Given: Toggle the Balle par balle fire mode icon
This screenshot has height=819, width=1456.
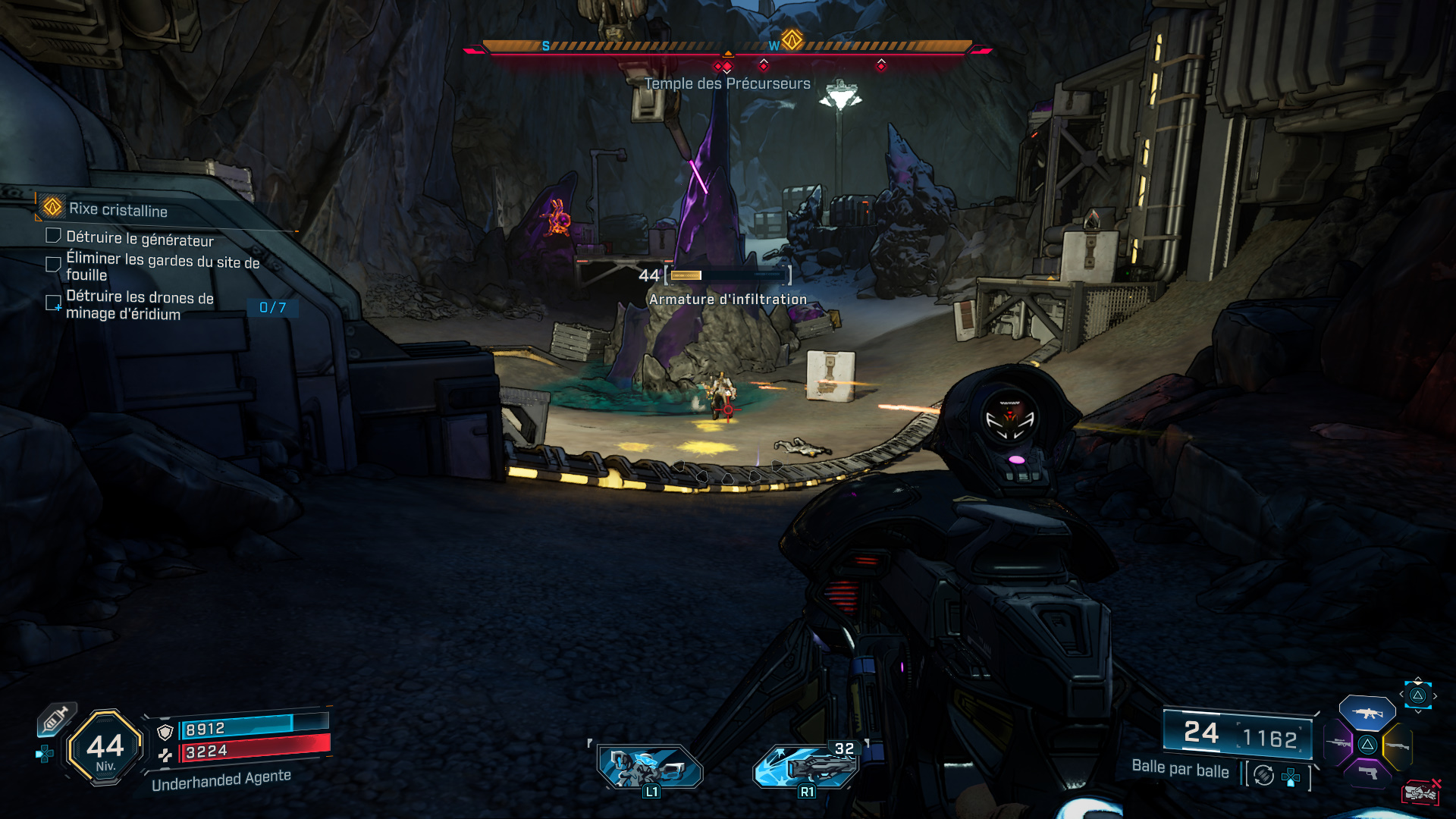Looking at the screenshot, I should 1263,775.
